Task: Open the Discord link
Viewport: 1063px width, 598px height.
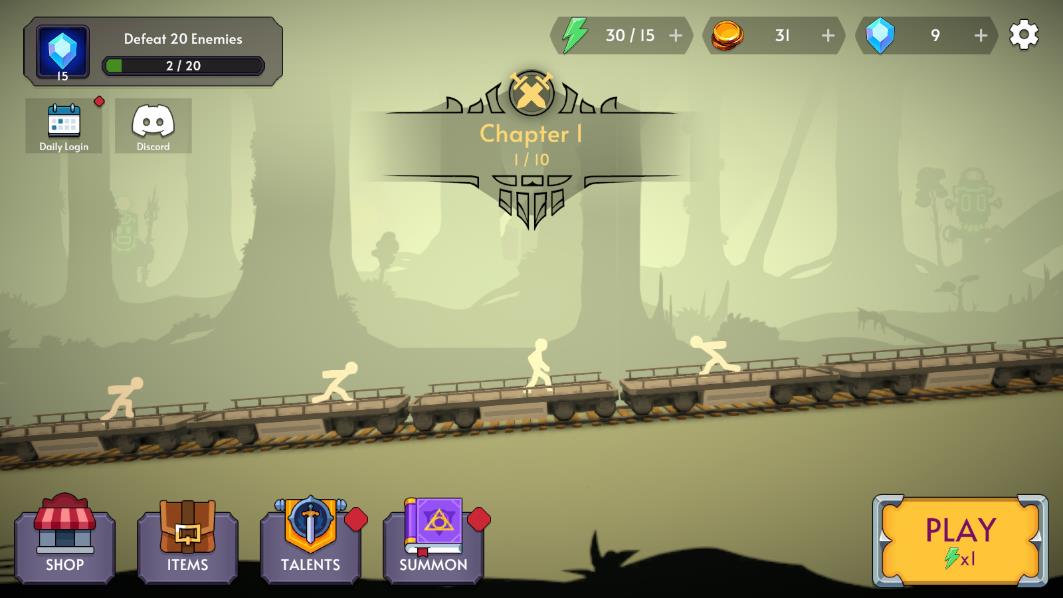Action: click(153, 126)
